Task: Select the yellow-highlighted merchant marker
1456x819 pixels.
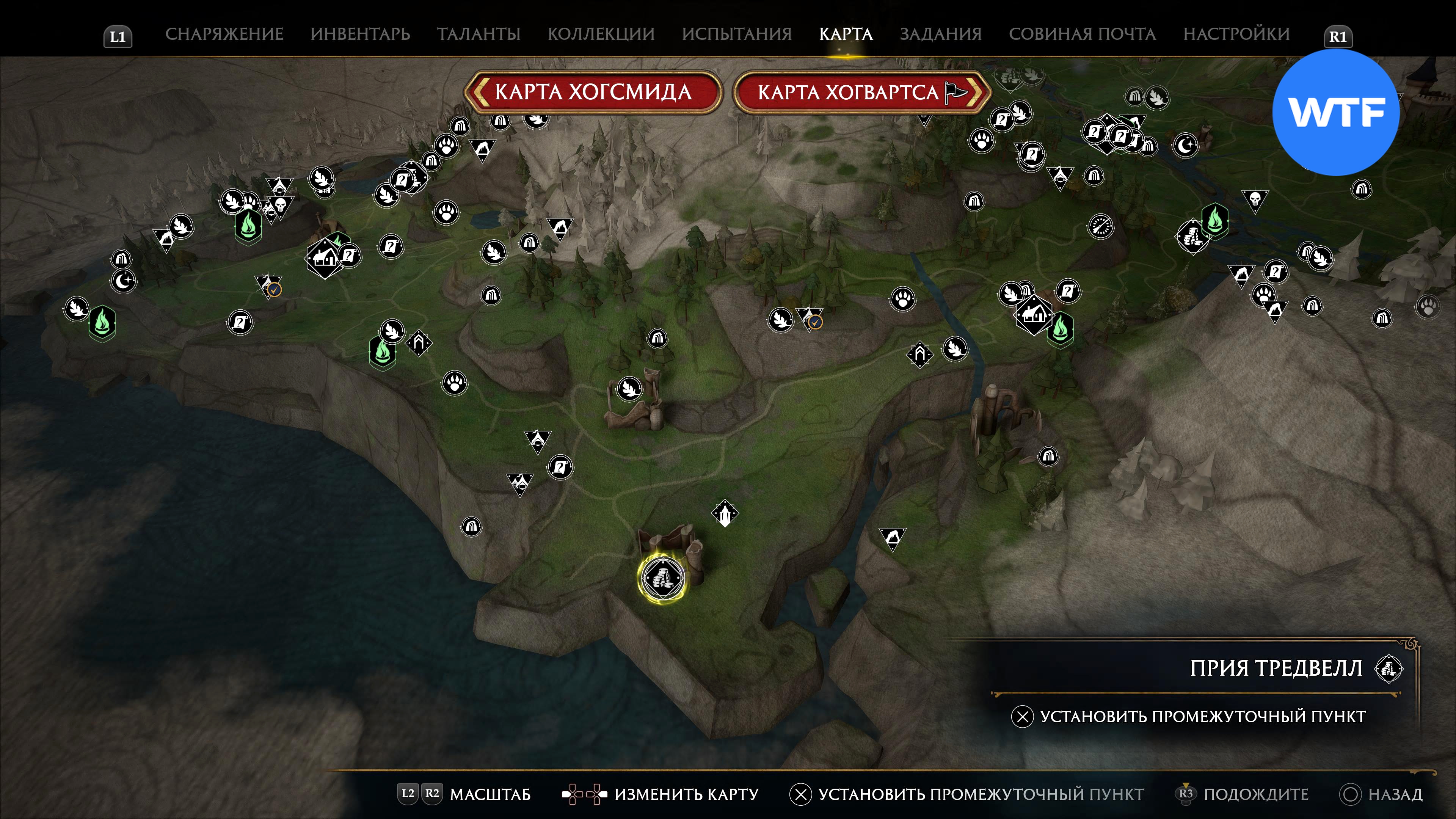Action: (x=663, y=577)
